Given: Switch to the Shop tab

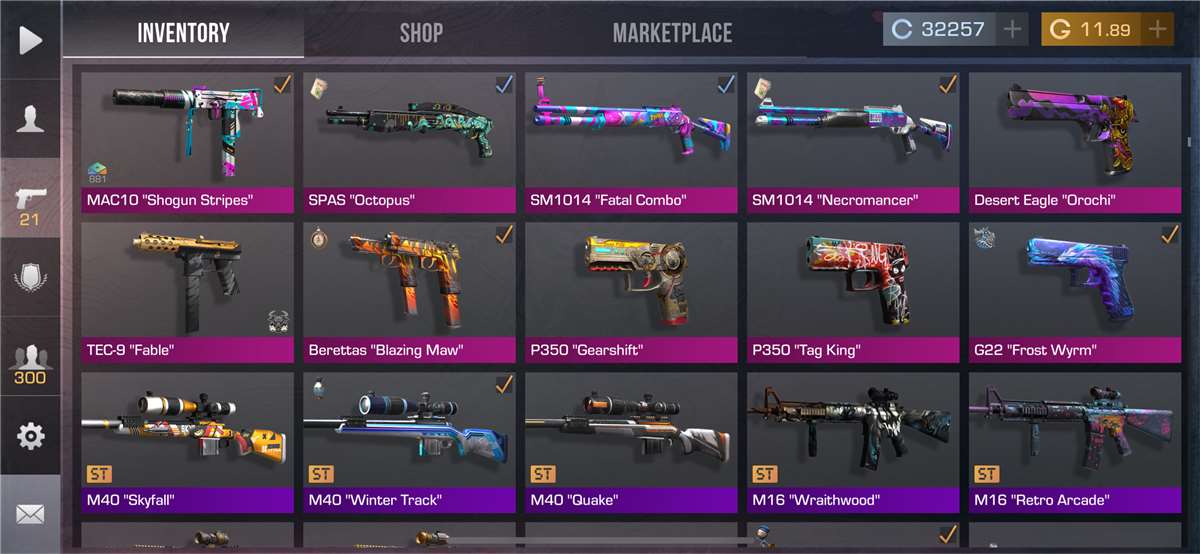Looking at the screenshot, I should [x=421, y=33].
